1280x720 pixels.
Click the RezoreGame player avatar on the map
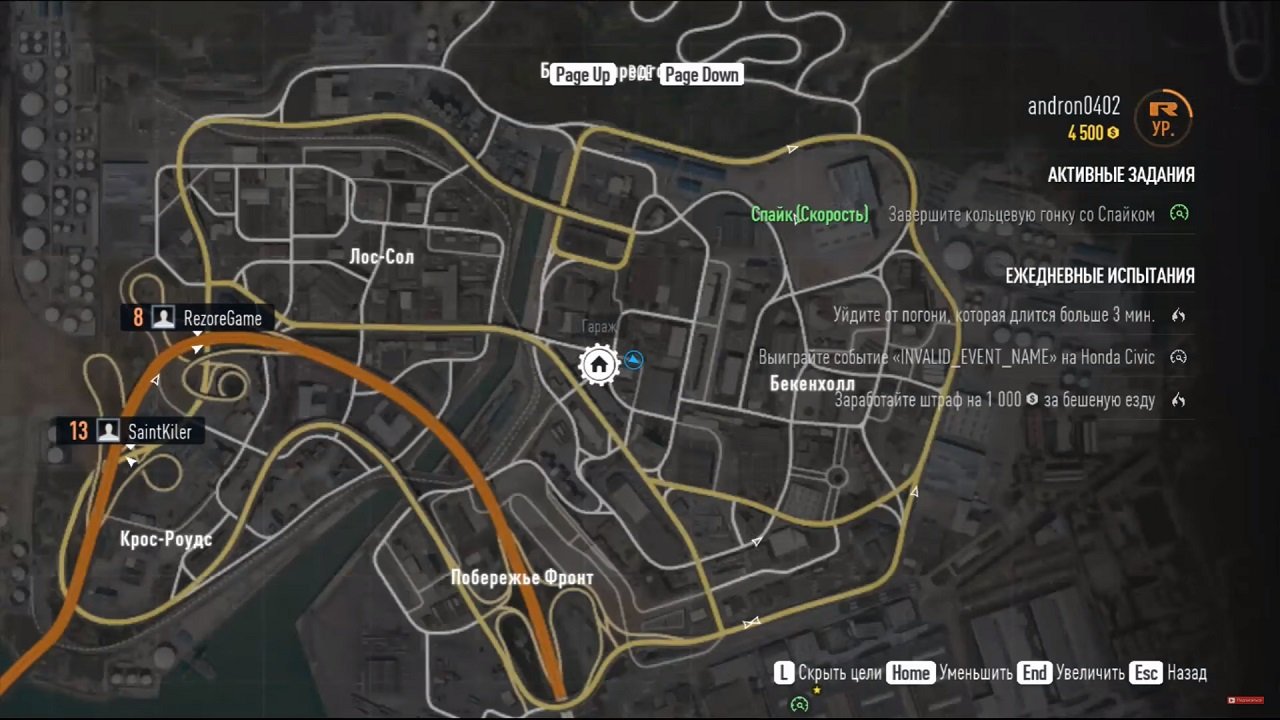click(x=163, y=317)
